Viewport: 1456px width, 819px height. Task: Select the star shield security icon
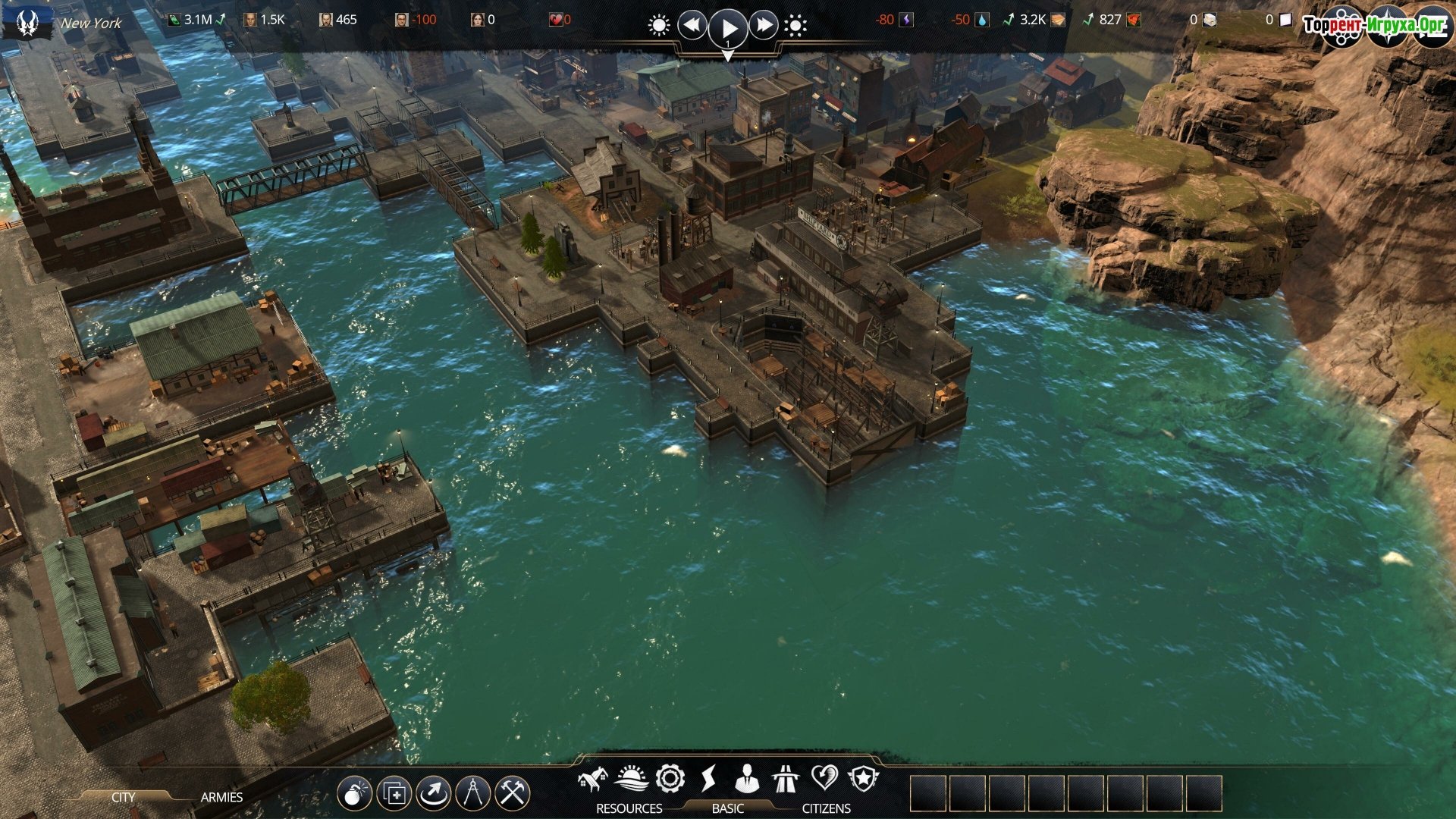coord(863,778)
